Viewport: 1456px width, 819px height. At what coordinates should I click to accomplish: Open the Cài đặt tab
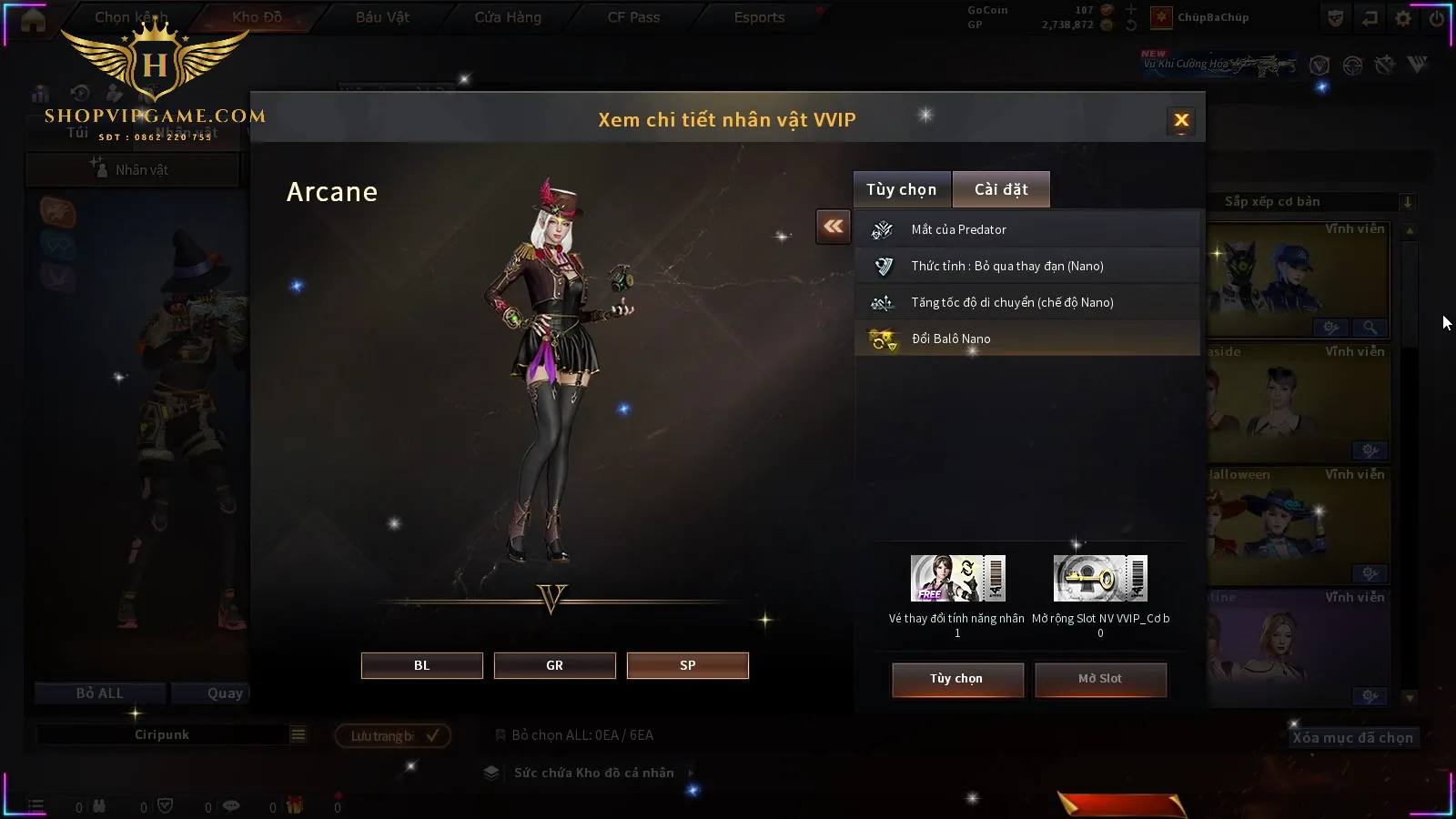coord(1001,189)
